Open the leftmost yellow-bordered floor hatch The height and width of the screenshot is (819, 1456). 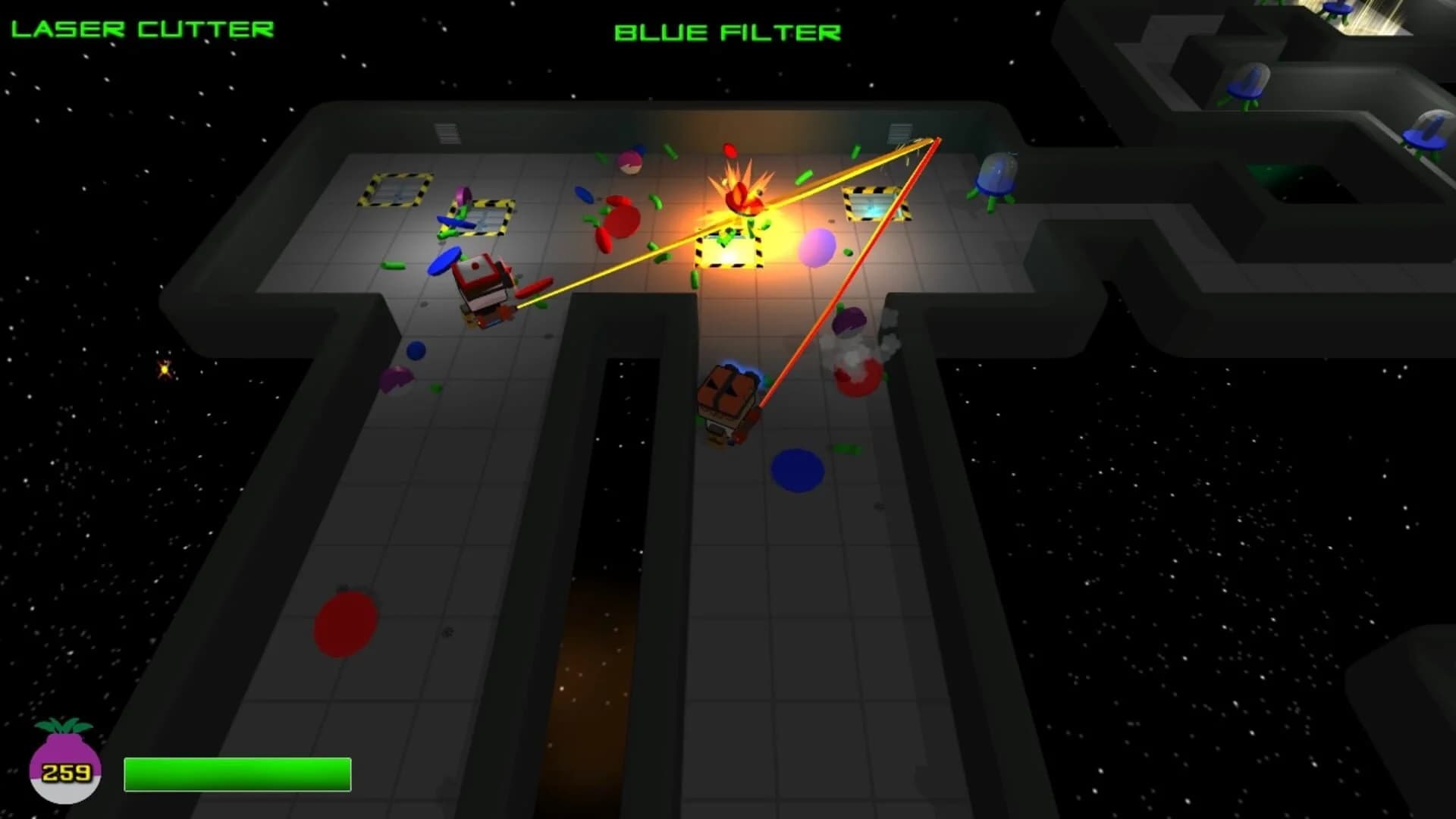(x=394, y=191)
